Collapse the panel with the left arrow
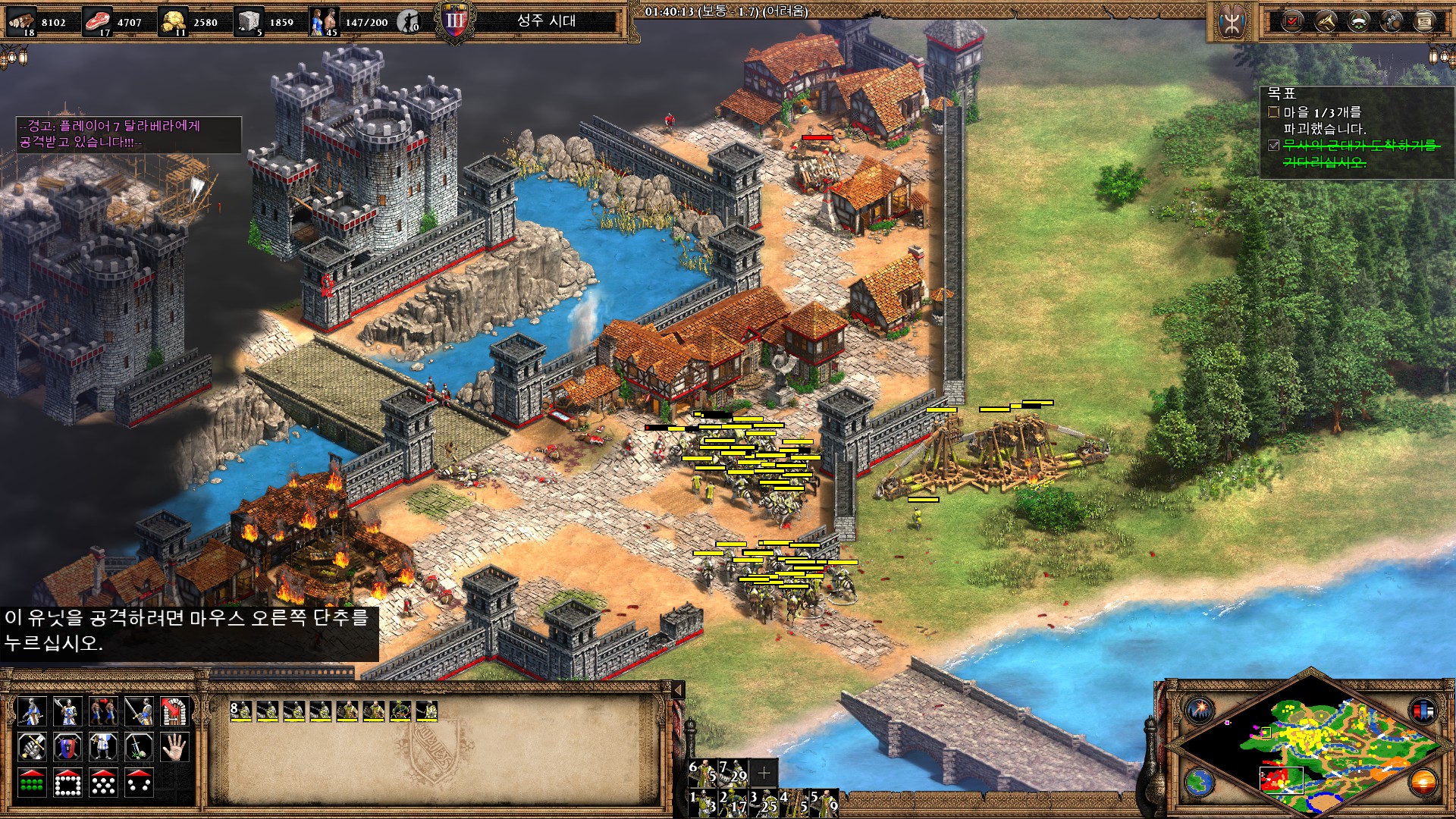Viewport: 1456px width, 819px height. (678, 689)
